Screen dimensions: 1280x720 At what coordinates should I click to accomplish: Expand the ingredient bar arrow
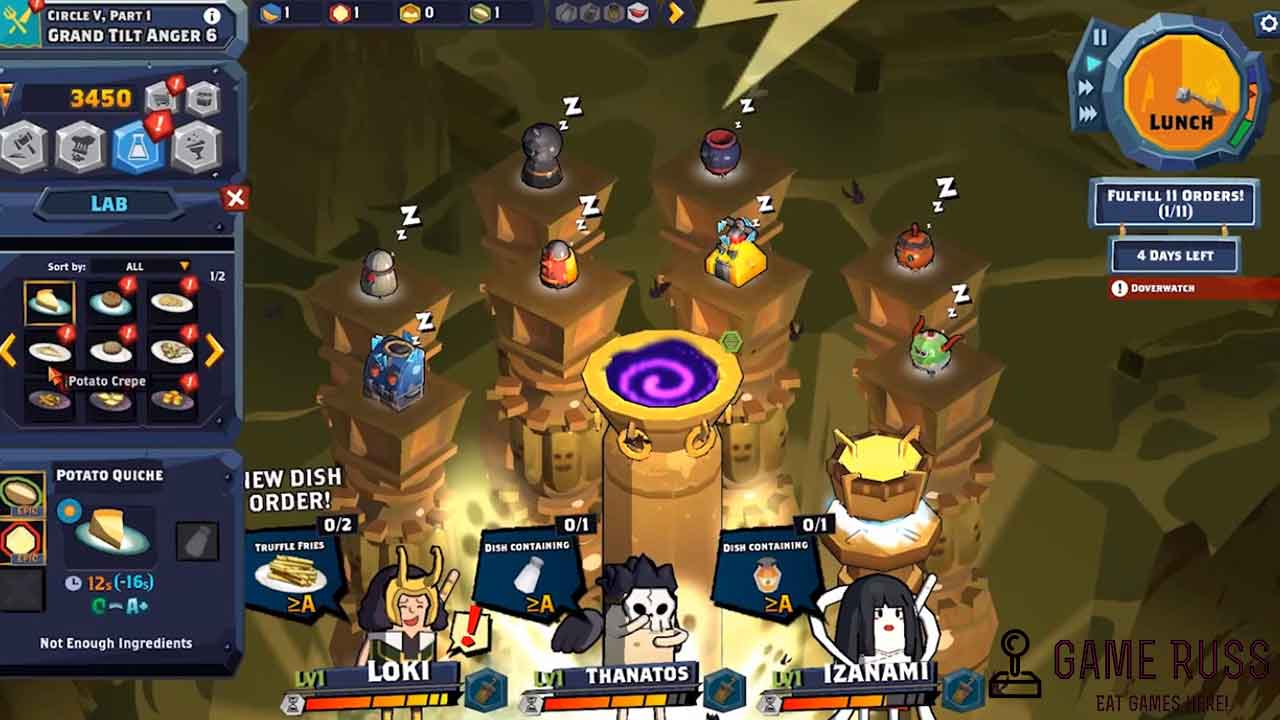tap(677, 13)
